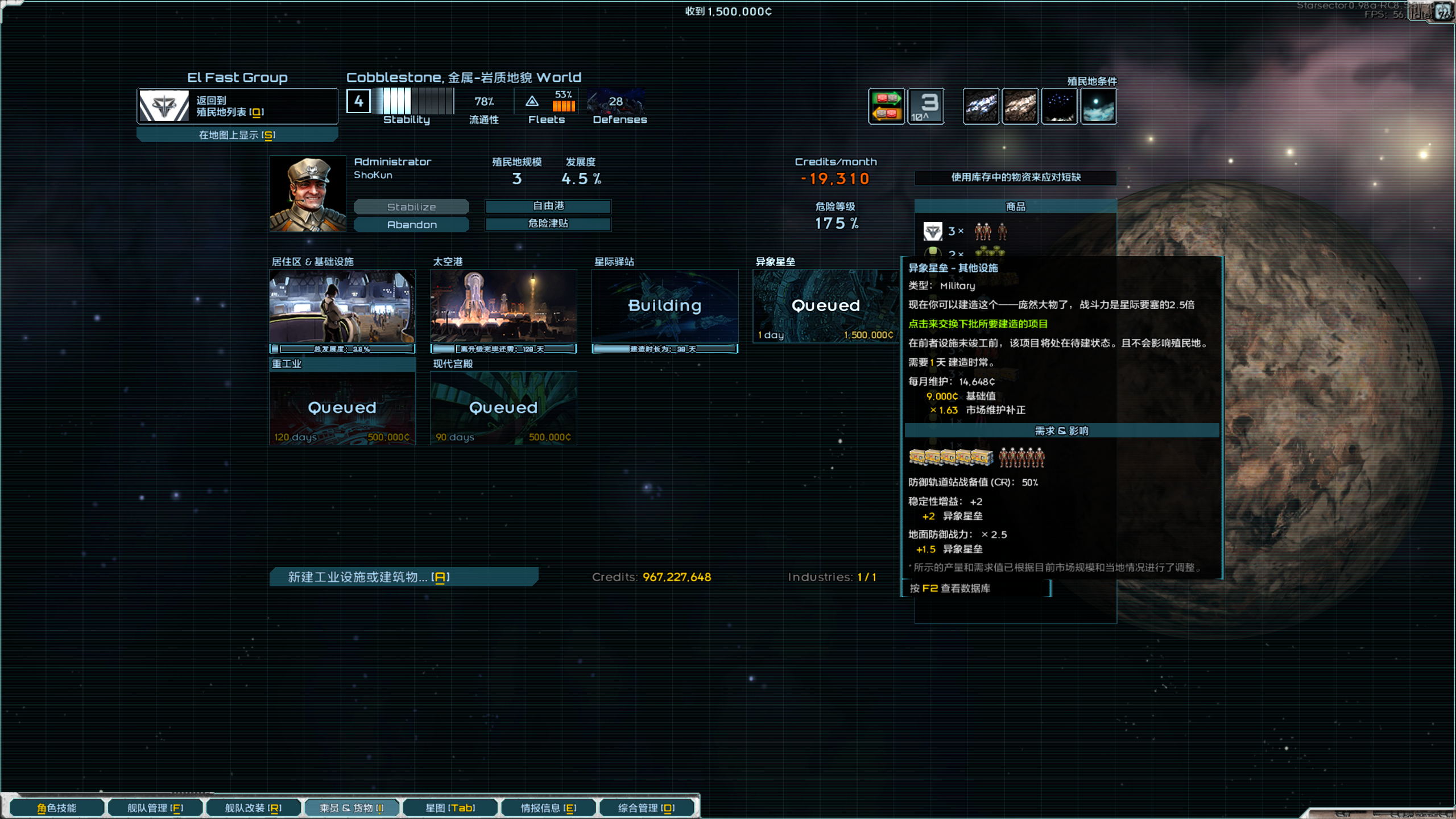The image size is (1456, 819).
Task: Select the queued 重工业 heavy industry
Action: (x=342, y=408)
